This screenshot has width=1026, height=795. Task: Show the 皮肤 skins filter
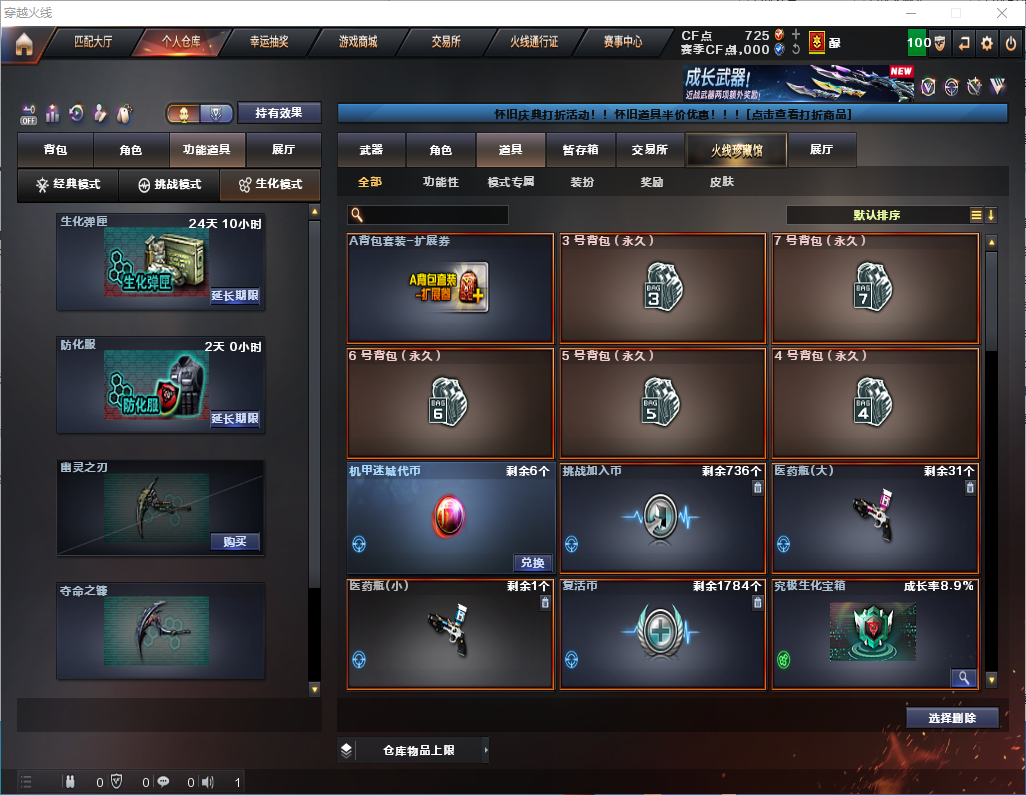tap(721, 182)
